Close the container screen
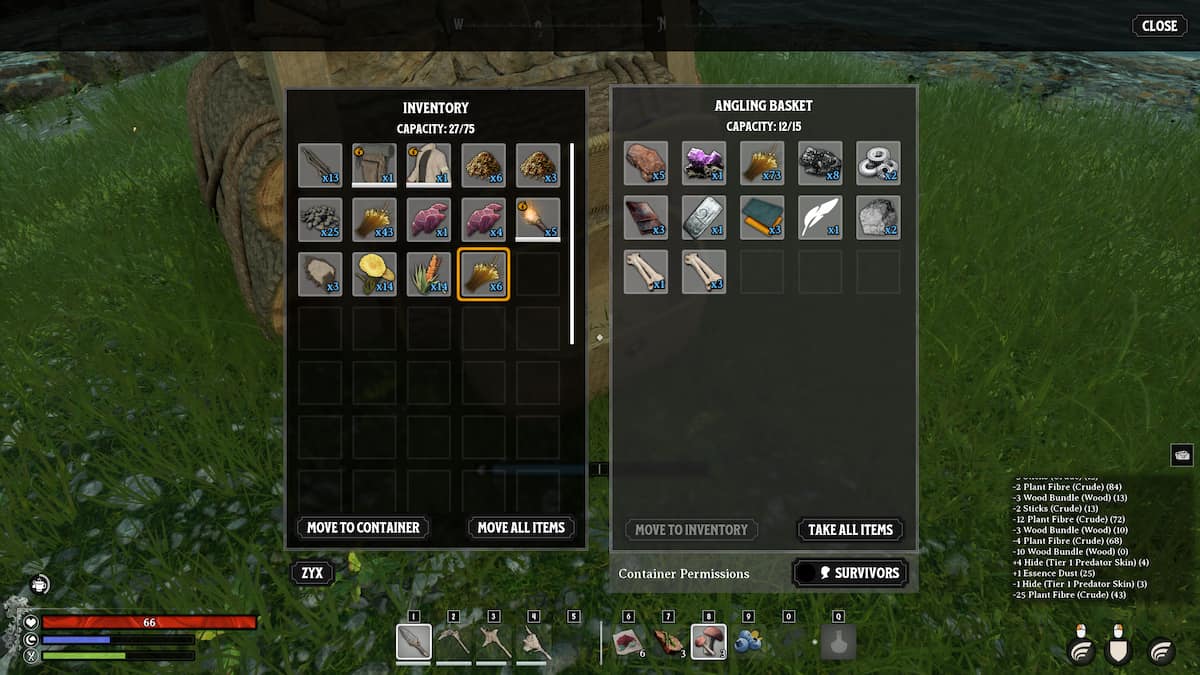The image size is (1200, 675). 1159,26
